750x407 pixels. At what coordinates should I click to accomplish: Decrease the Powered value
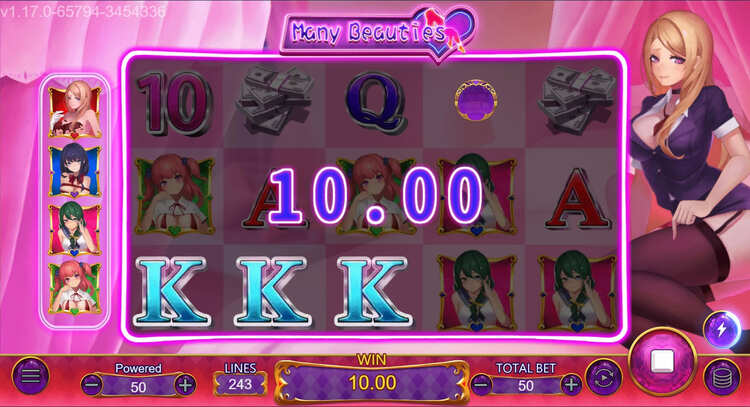[92, 384]
